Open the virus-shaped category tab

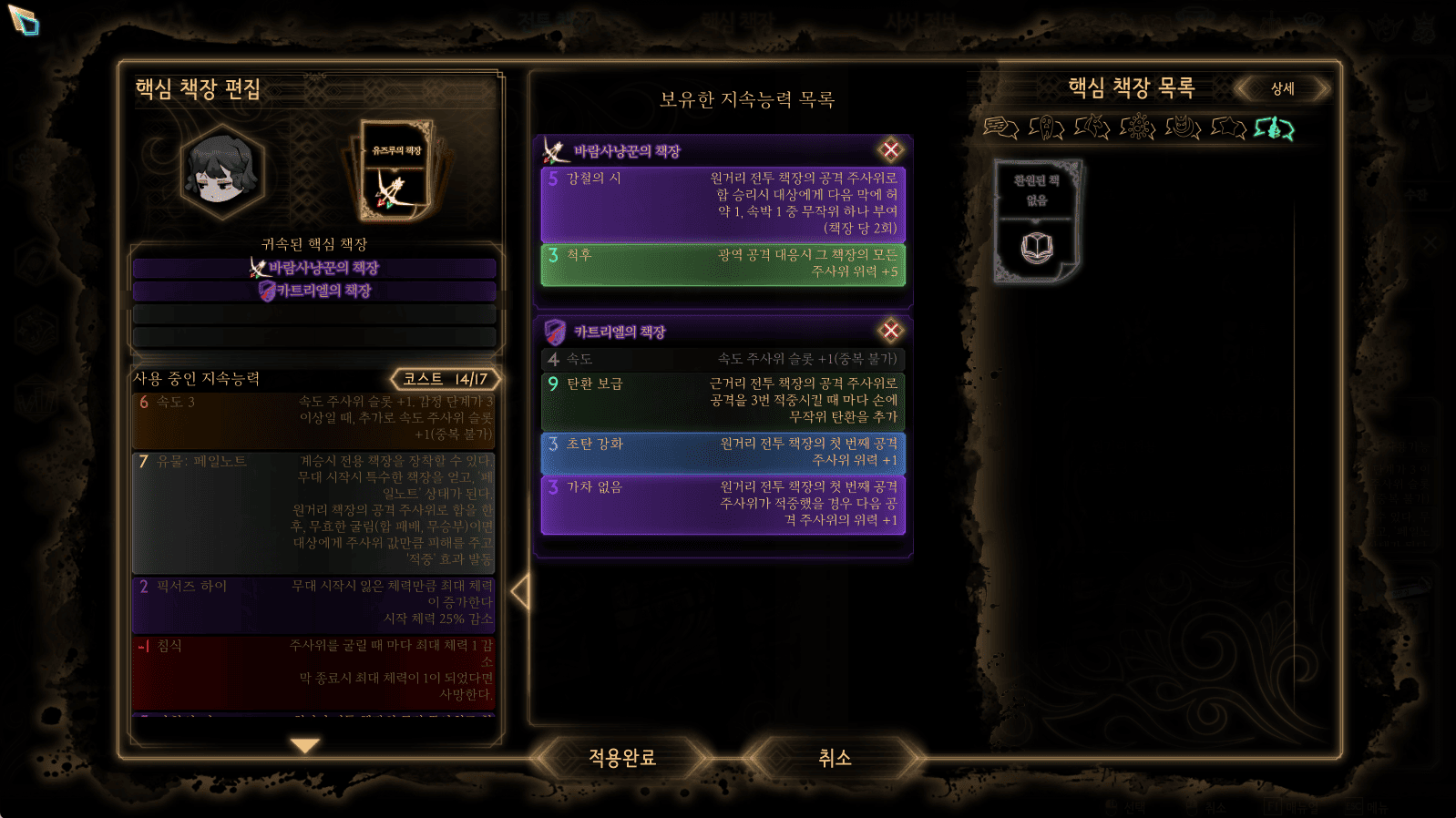click(1137, 128)
